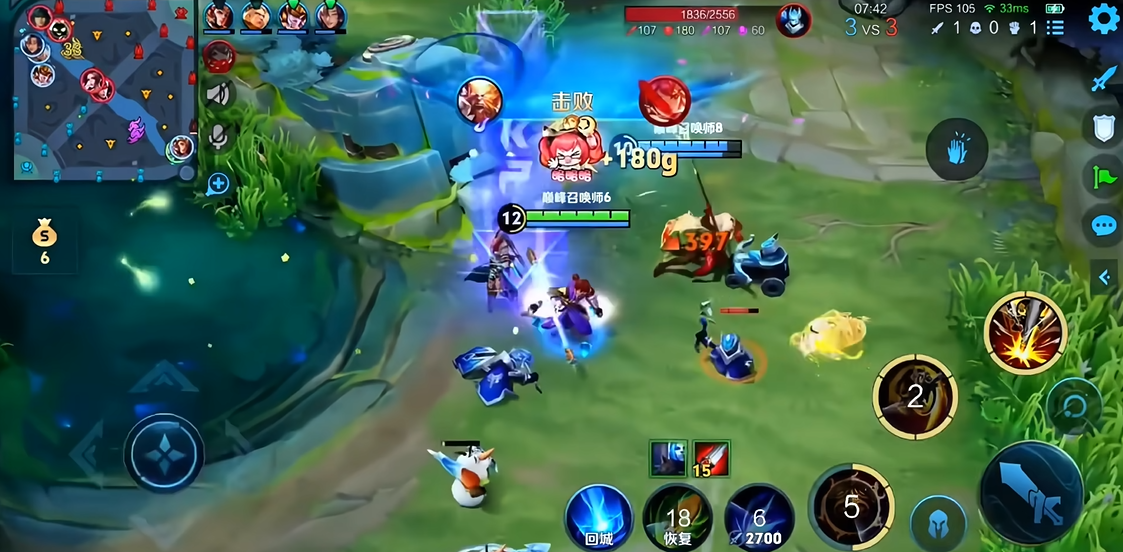The height and width of the screenshot is (552, 1123).
Task: Toggle the muted microphone icon
Action: (x=218, y=139)
